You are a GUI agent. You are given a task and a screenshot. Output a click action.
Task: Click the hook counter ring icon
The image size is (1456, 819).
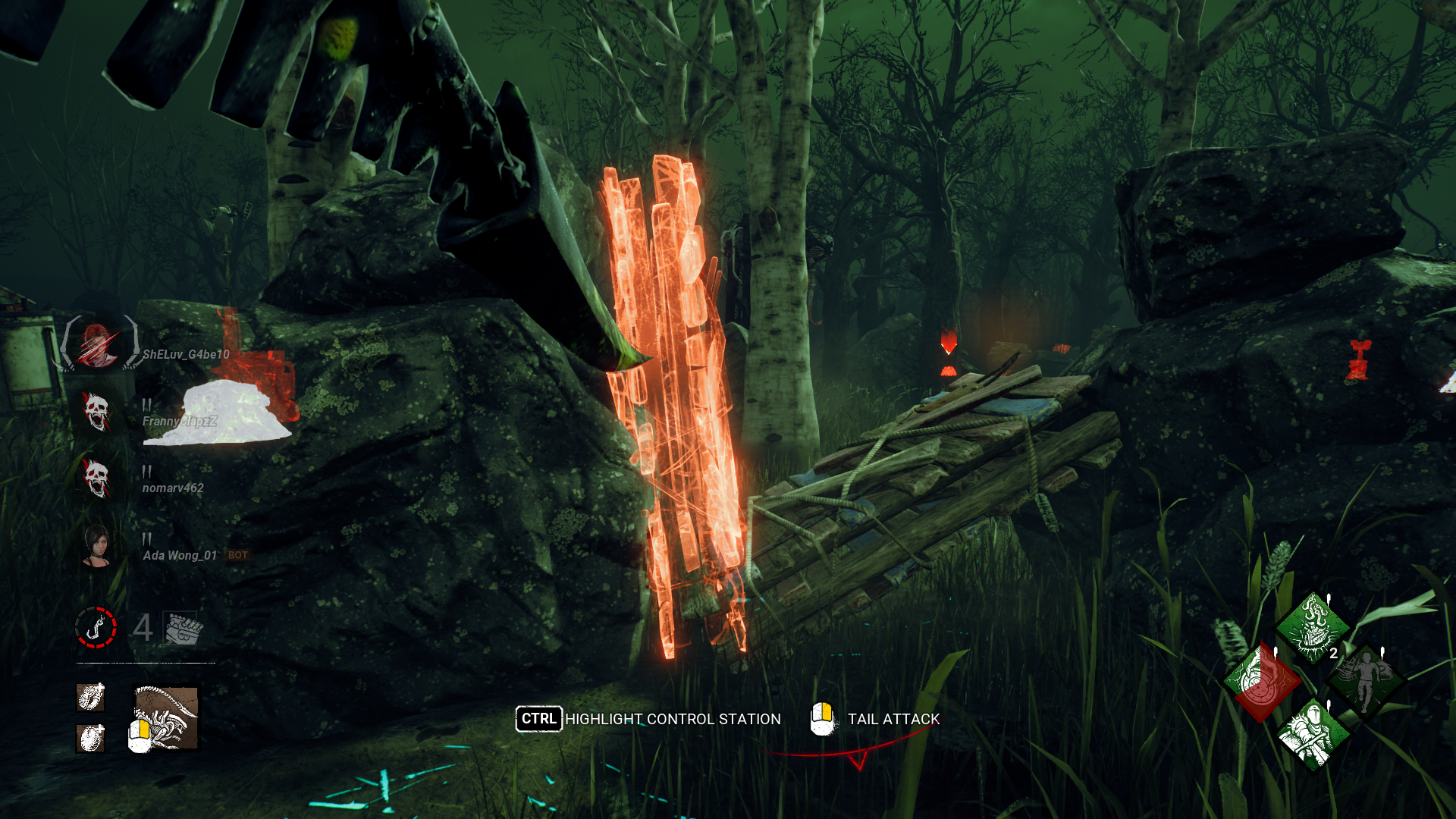(x=96, y=627)
